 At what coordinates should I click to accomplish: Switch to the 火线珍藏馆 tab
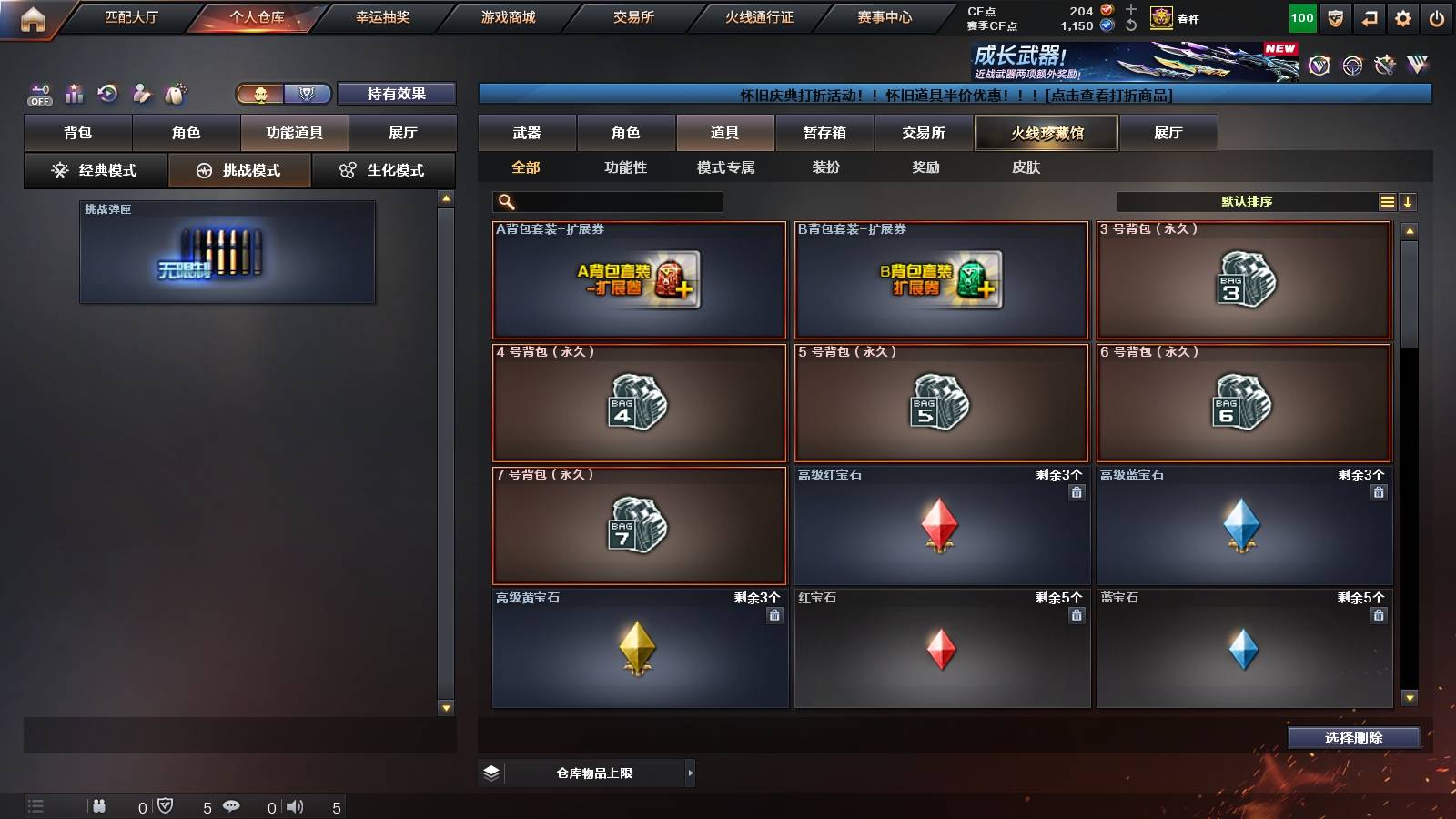coord(1046,133)
